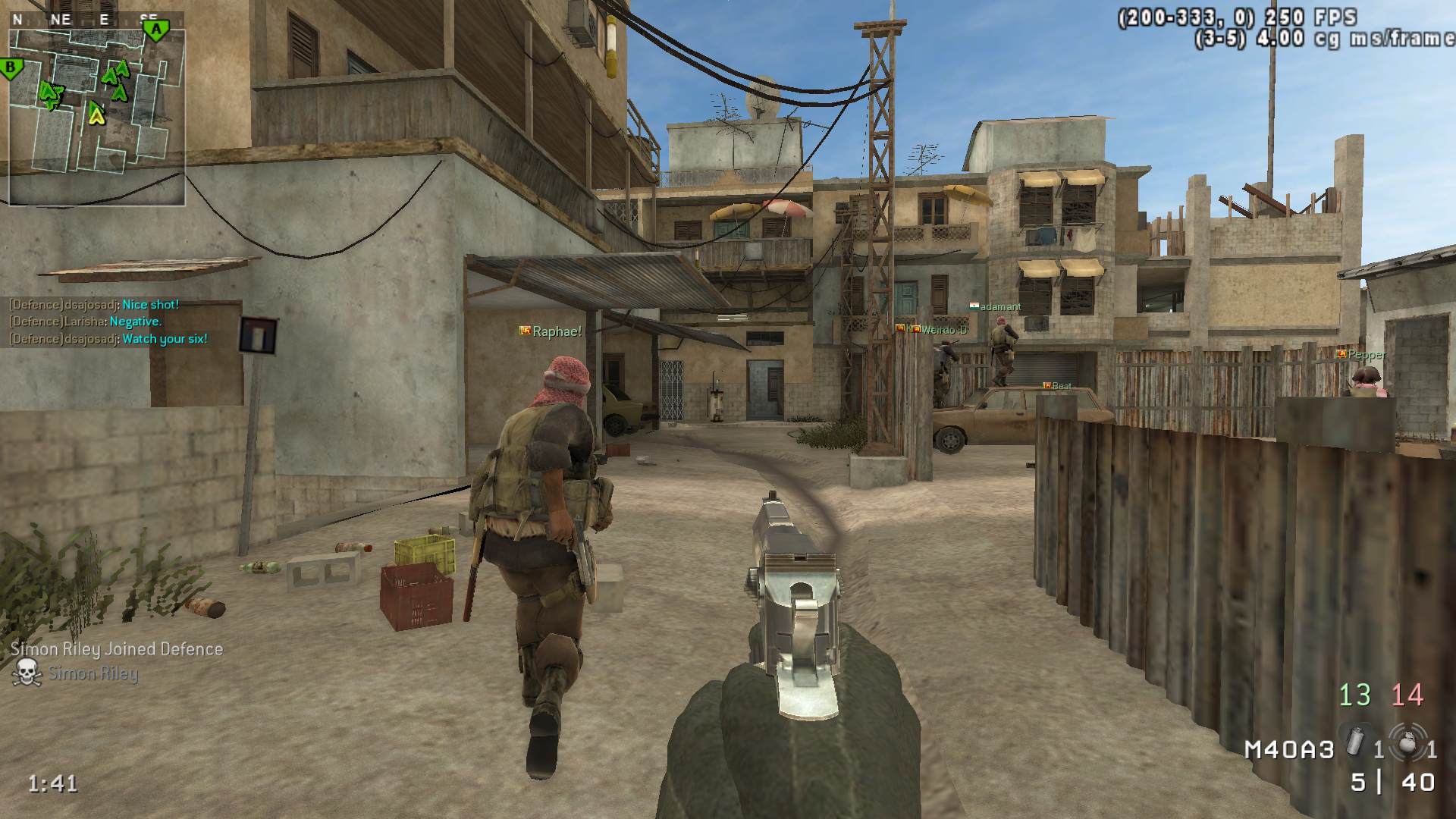This screenshot has height=819, width=1456.
Task: Click the skull icon beside Simon Riley
Action: pos(27,673)
